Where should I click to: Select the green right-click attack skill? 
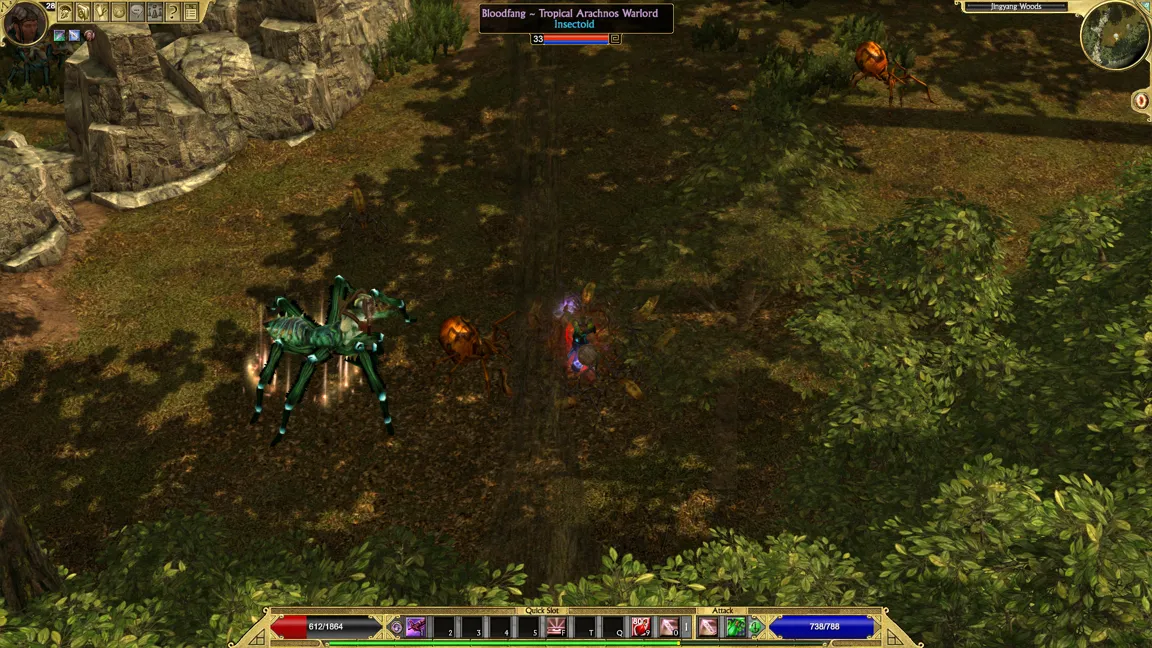[735, 627]
